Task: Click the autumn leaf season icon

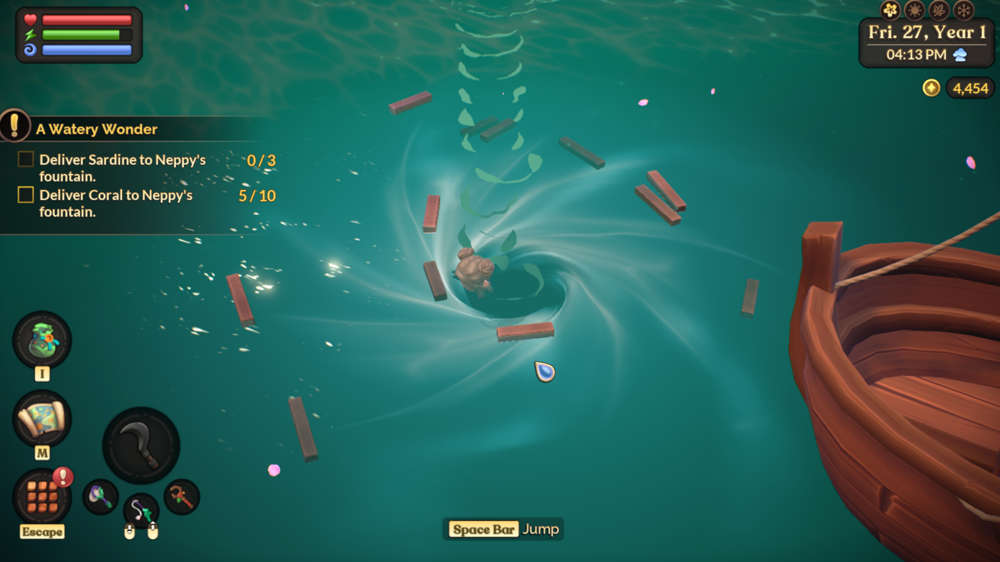Action: (939, 10)
